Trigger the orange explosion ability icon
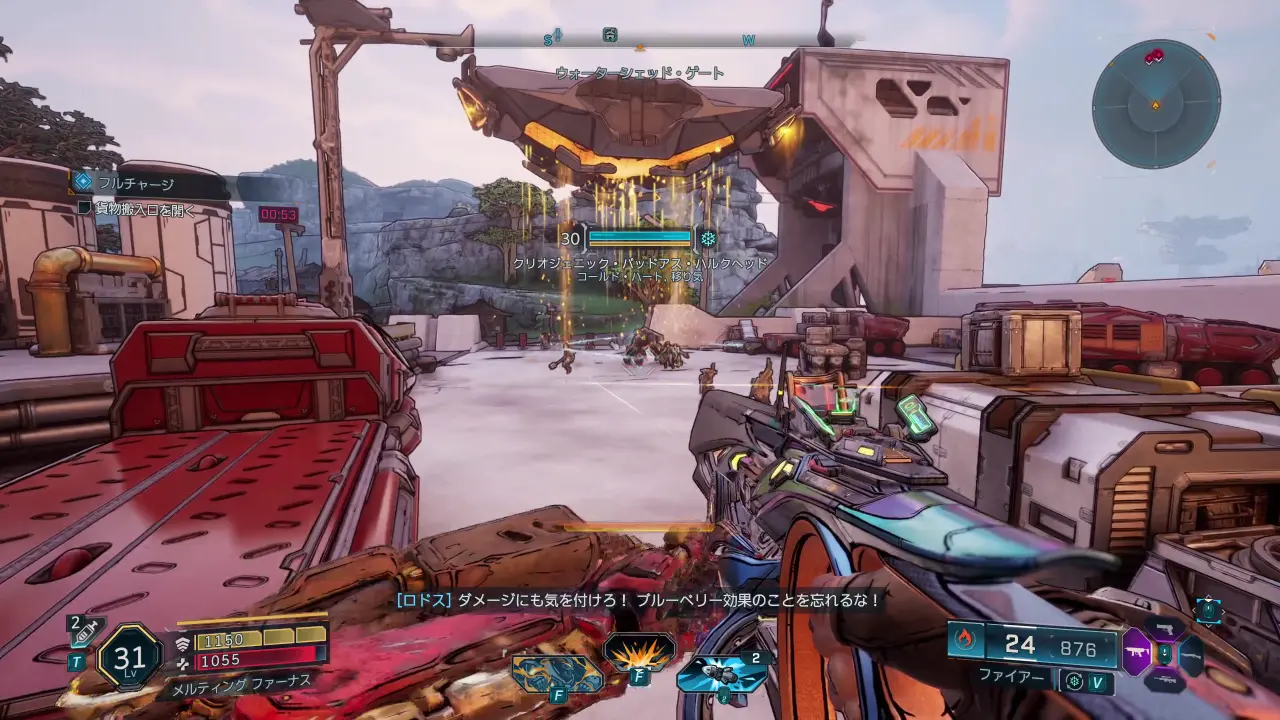The width and height of the screenshot is (1280, 720). point(640,652)
